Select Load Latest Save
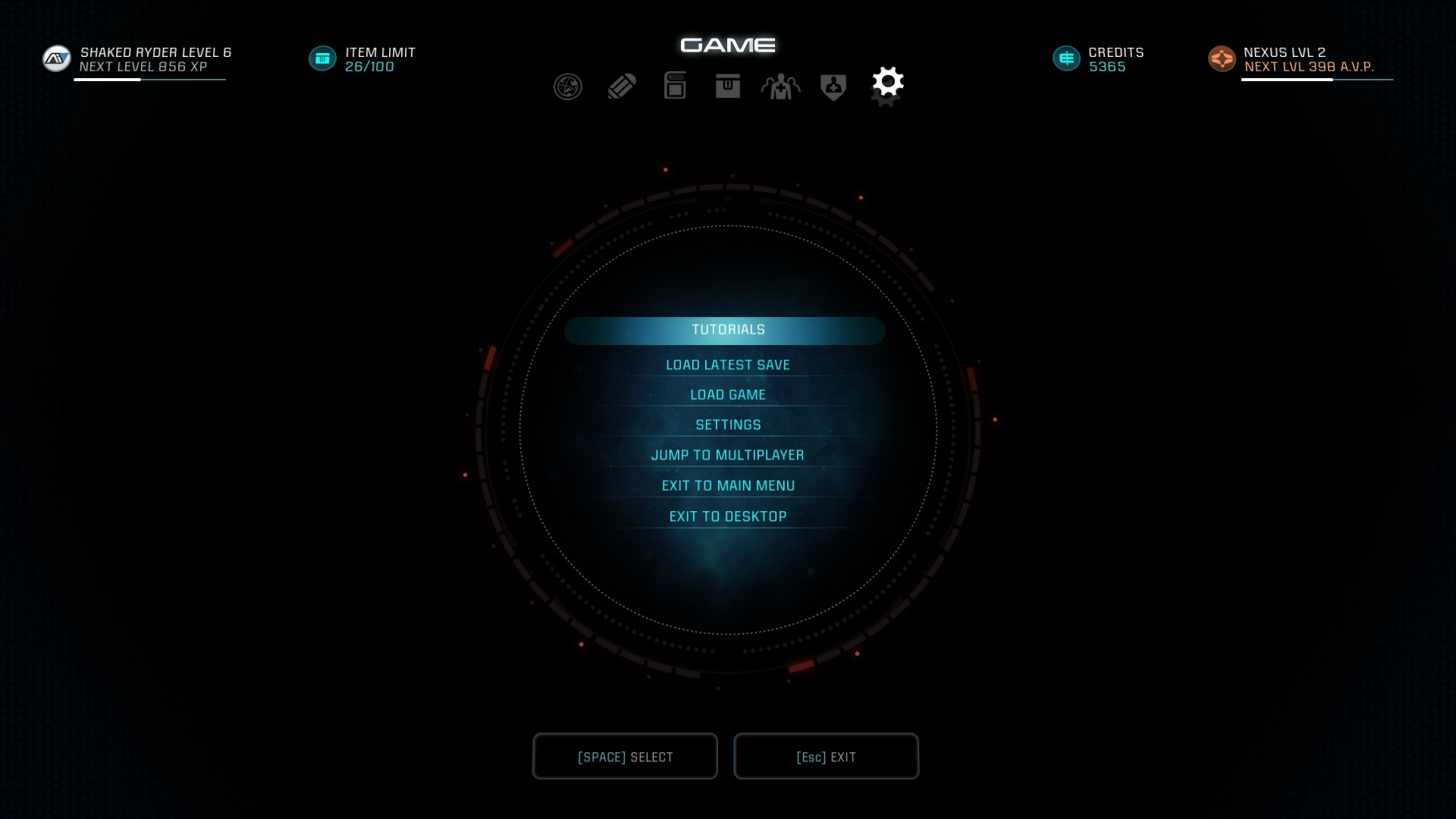Viewport: 1456px width, 819px height. coord(727,364)
